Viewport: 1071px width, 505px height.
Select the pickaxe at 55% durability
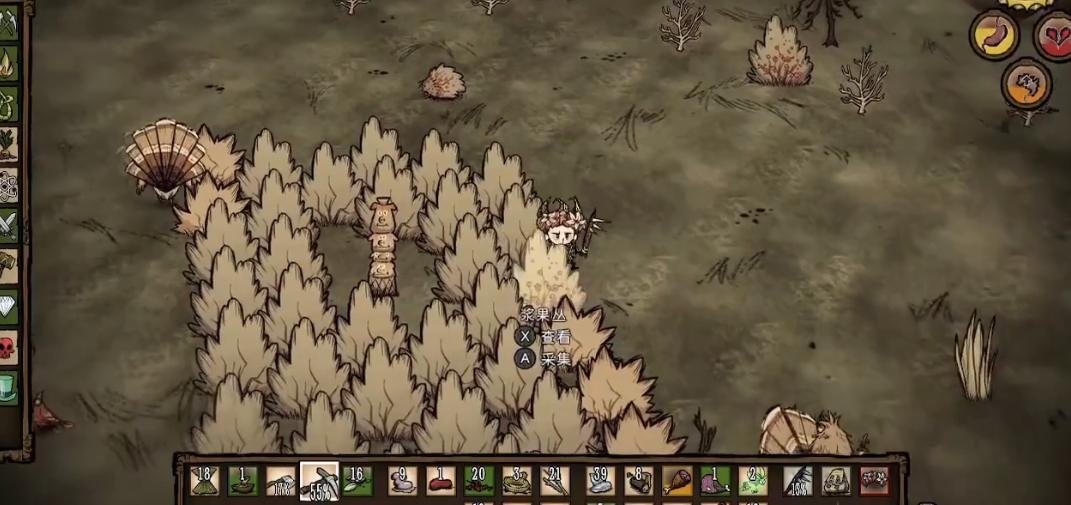click(320, 481)
